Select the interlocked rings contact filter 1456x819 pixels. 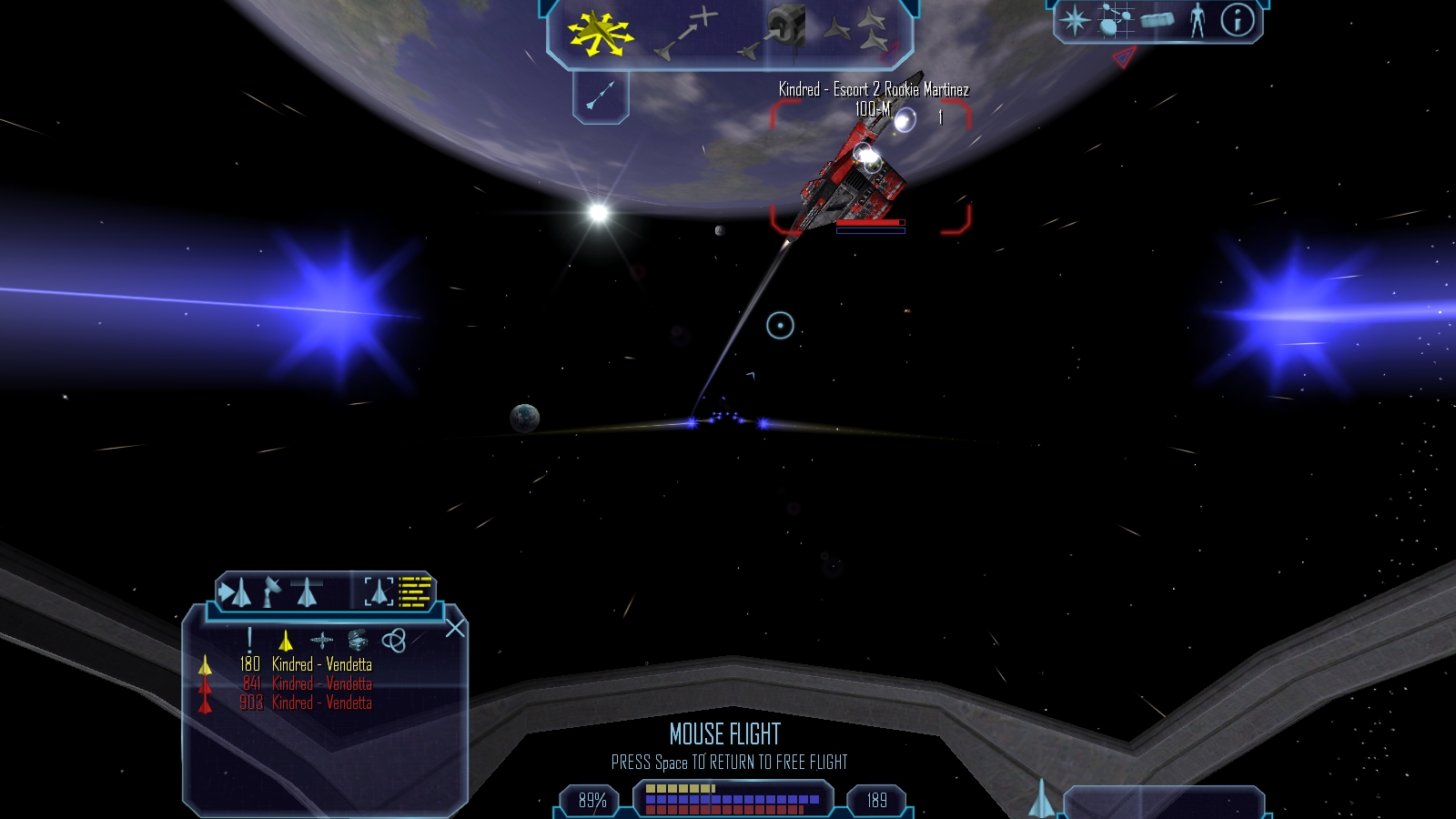point(393,641)
